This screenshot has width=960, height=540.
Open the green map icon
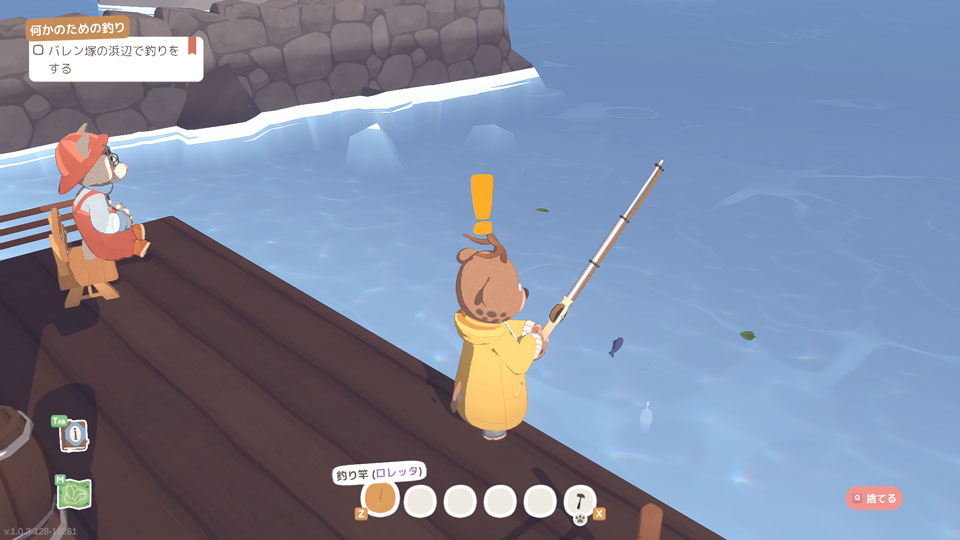click(x=75, y=494)
